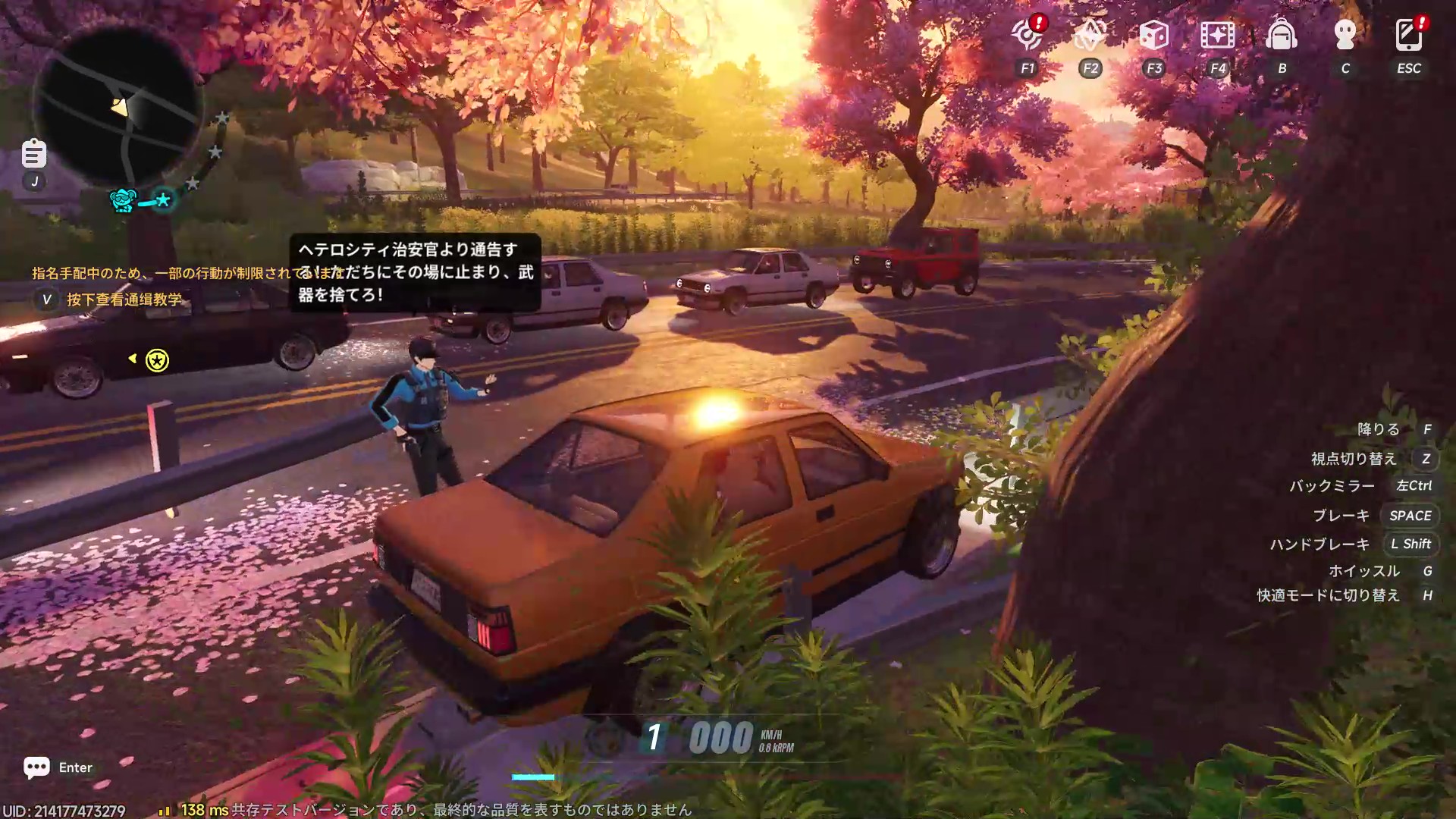This screenshot has width=1456, height=819.
Task: Open the film strip menu
Action: pos(1217,35)
